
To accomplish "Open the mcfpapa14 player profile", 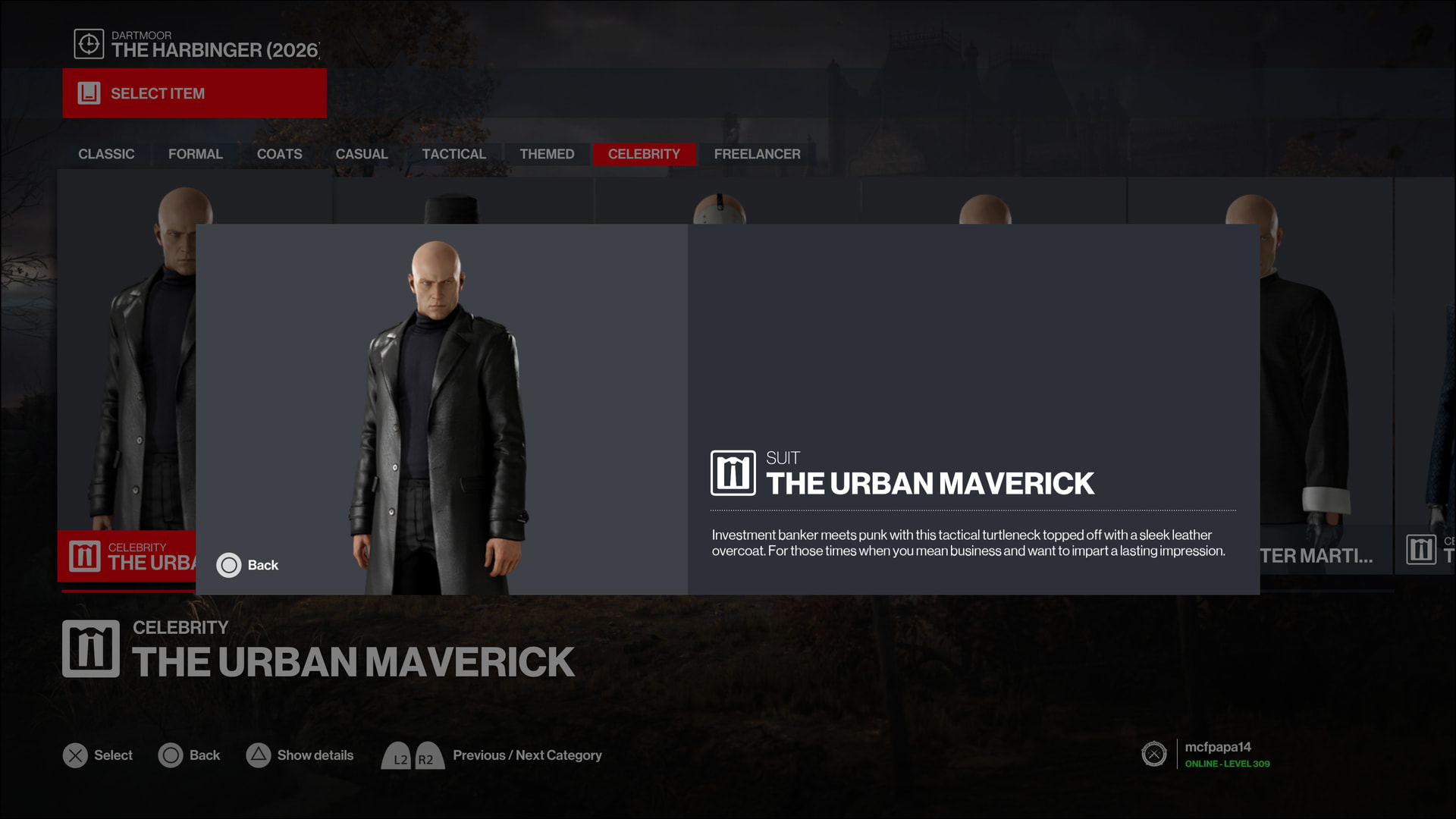I will coord(1217,754).
